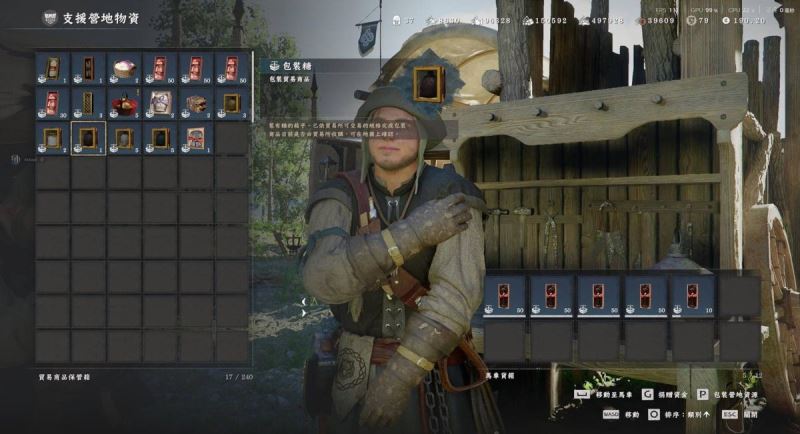The height and width of the screenshot is (434, 800).
Task: Select the pink basket item slot
Action: tap(124, 69)
